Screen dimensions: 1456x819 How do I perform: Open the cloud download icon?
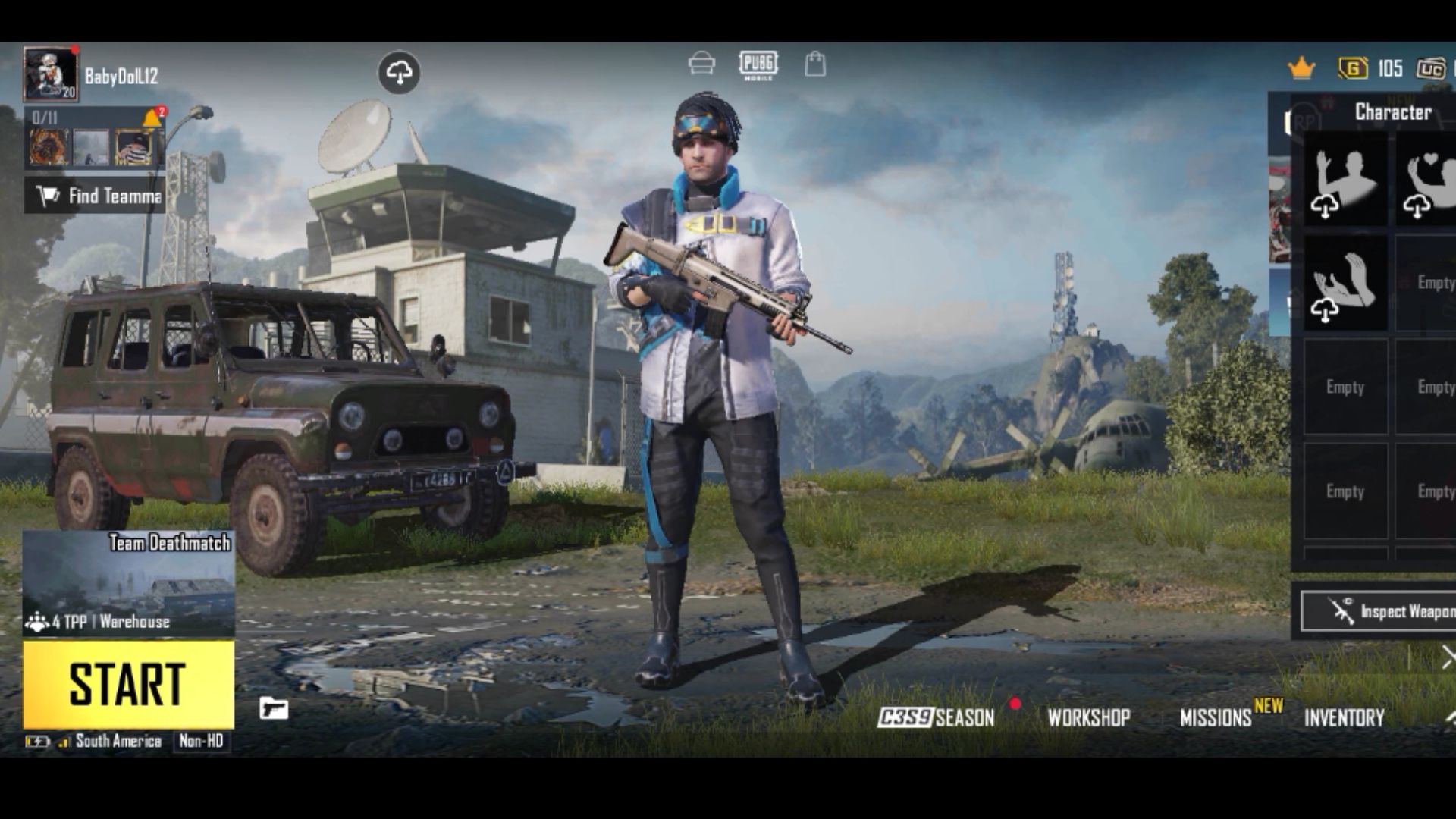click(x=399, y=73)
